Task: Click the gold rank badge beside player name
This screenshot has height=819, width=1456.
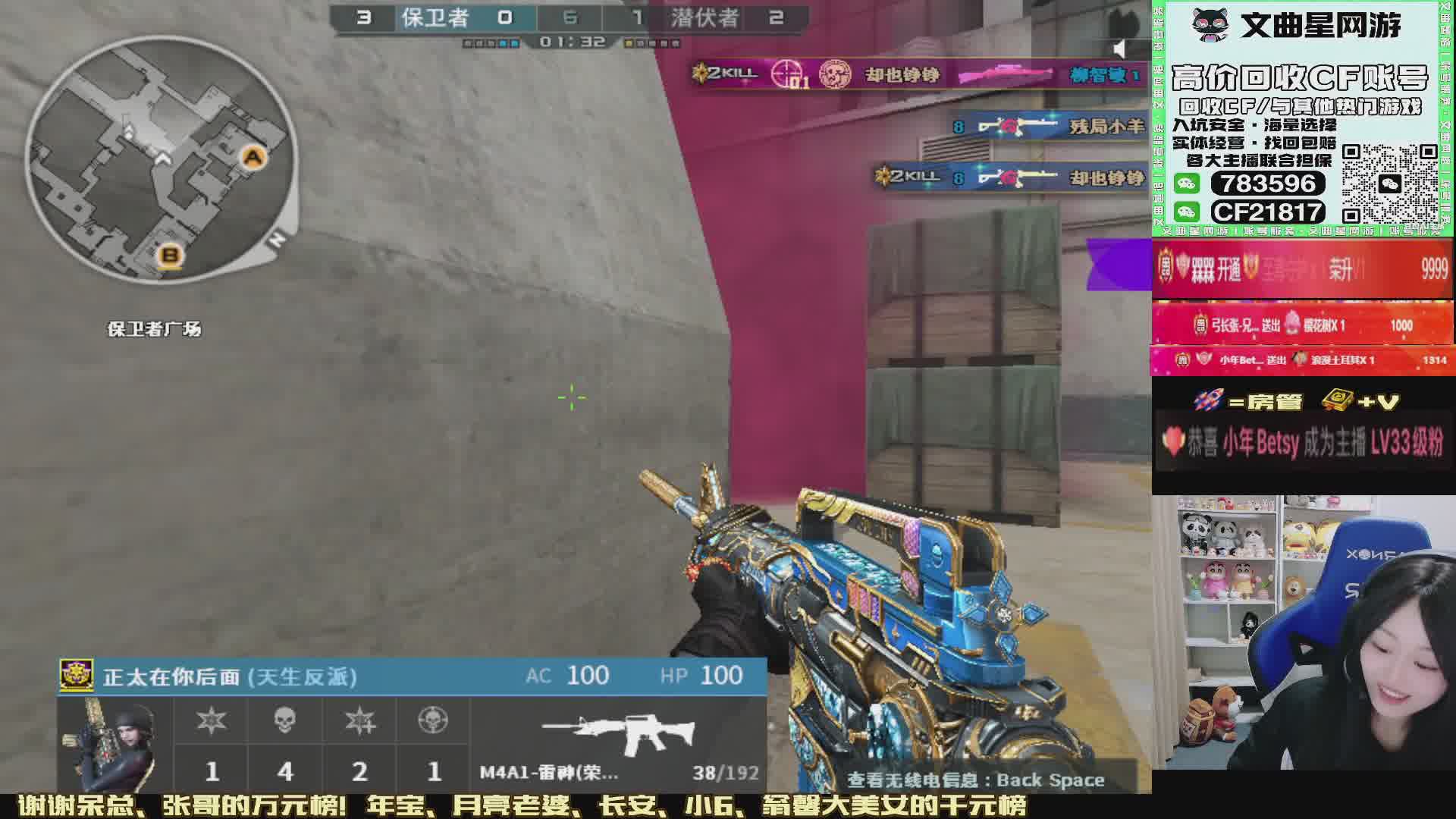Action: click(x=77, y=676)
